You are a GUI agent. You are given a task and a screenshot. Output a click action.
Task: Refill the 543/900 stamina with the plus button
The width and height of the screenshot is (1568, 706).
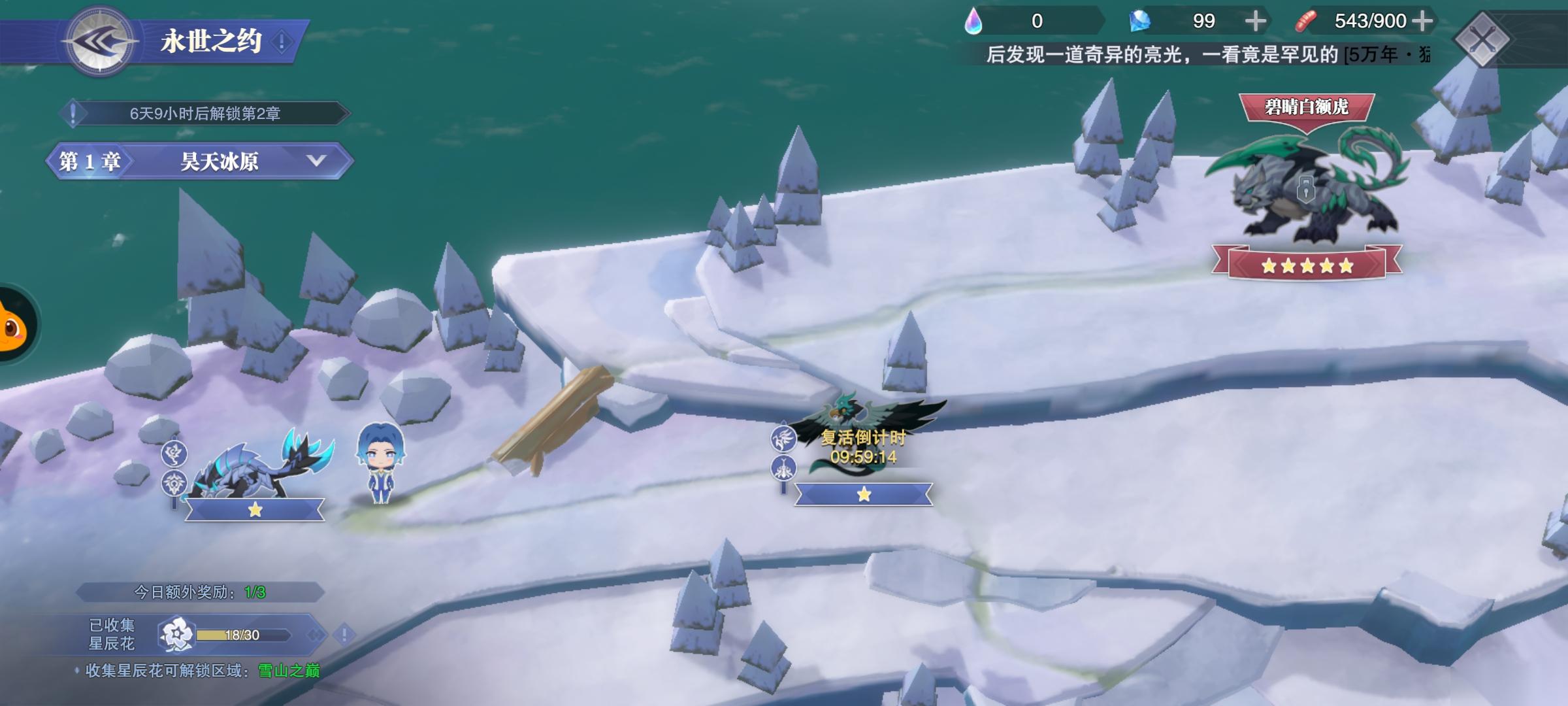click(1422, 22)
